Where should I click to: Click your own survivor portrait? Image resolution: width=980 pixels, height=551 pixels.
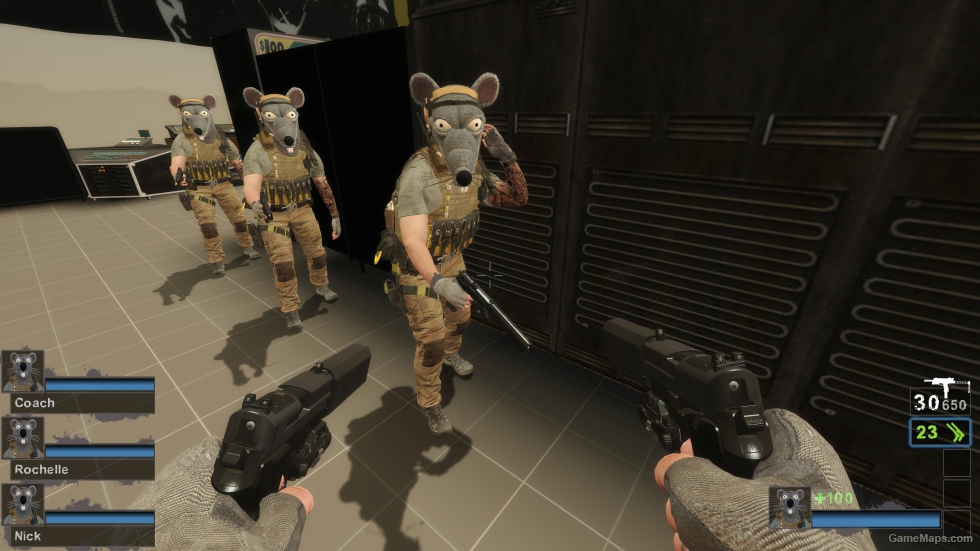click(x=789, y=508)
